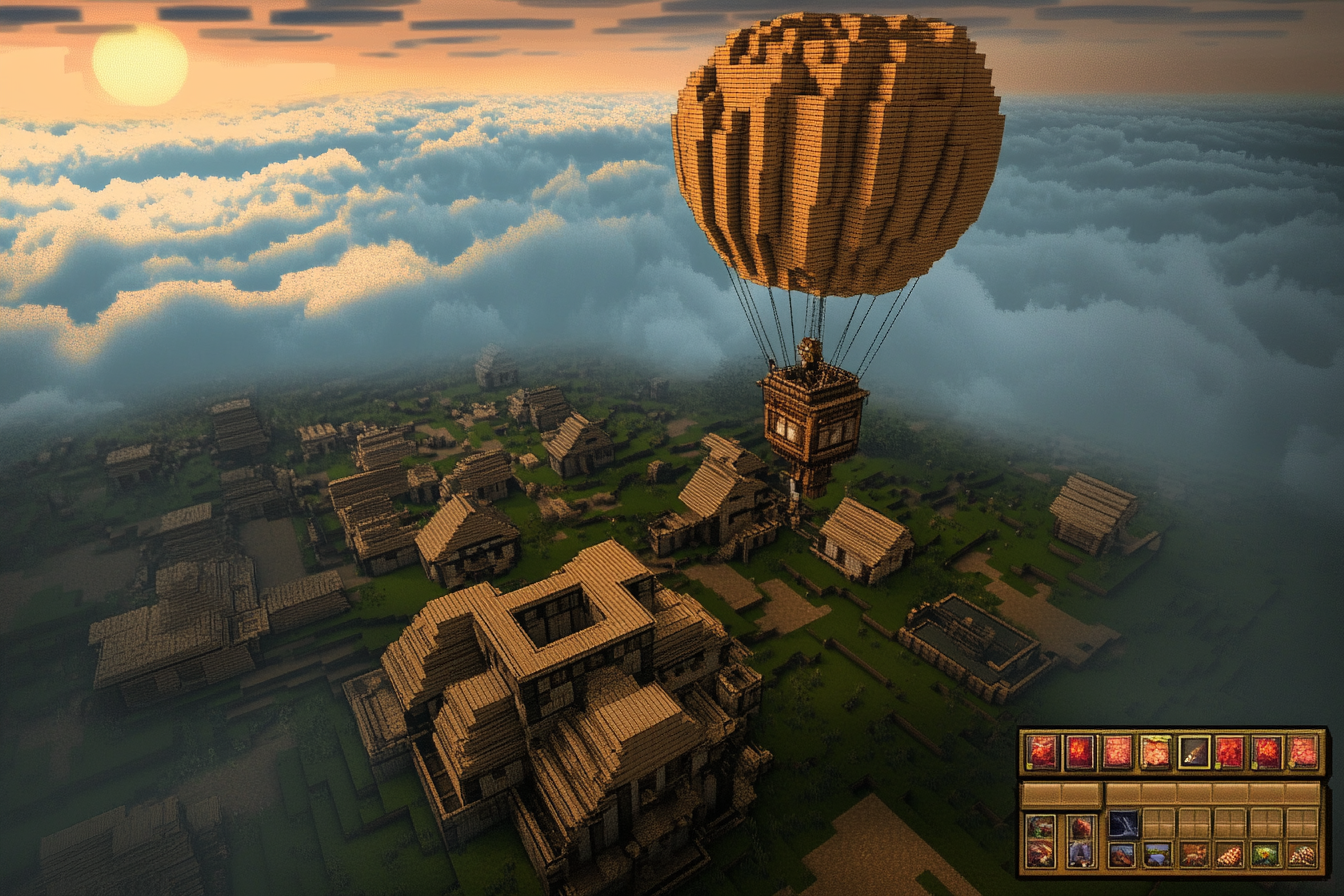Pick the mushroom item in the bottom-left inventory slot
The height and width of the screenshot is (896, 1344).
(x=1041, y=853)
